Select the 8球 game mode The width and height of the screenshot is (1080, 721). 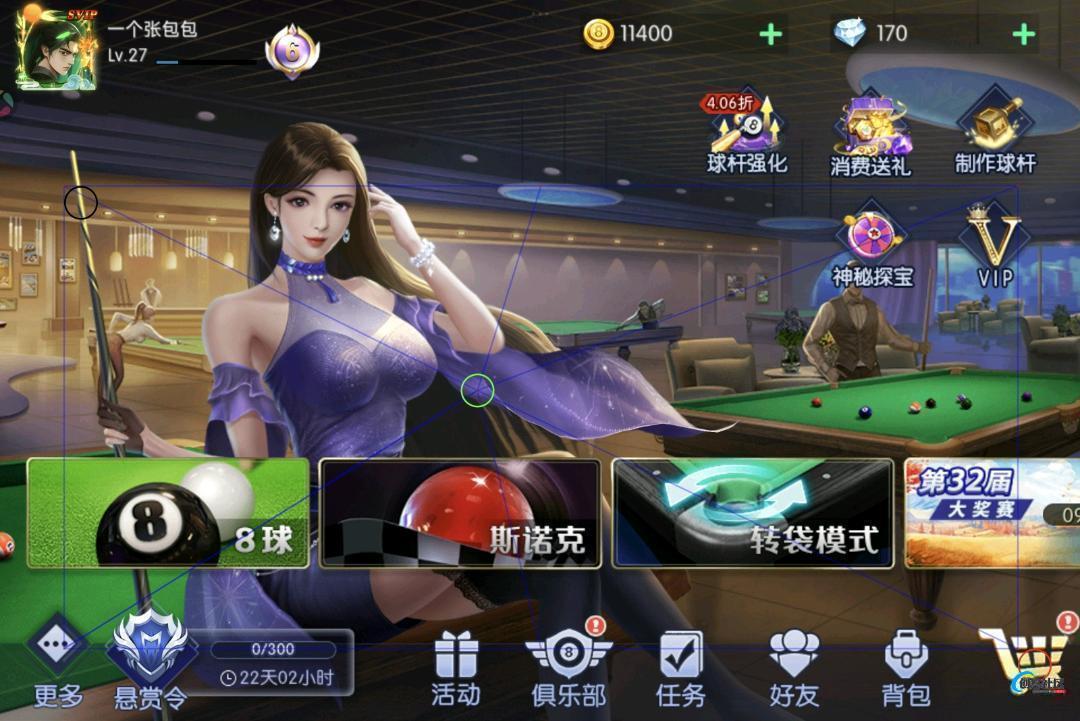click(168, 513)
